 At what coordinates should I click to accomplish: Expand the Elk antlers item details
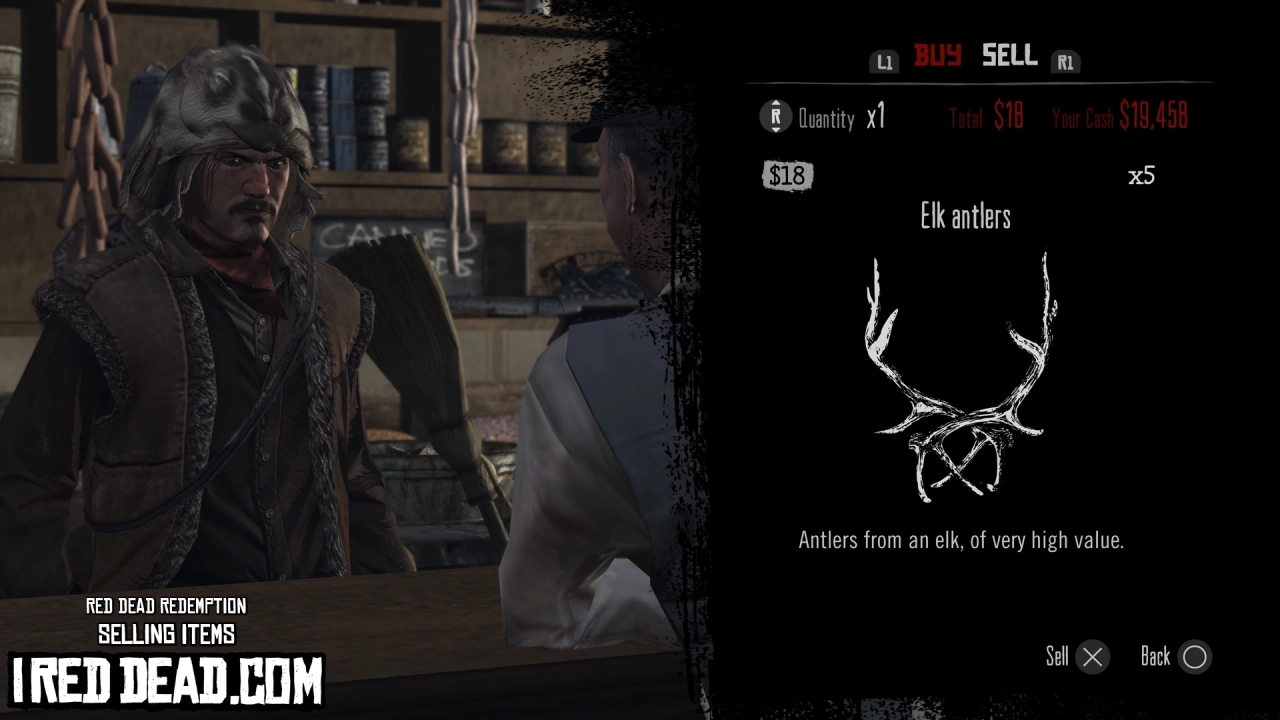(x=964, y=217)
